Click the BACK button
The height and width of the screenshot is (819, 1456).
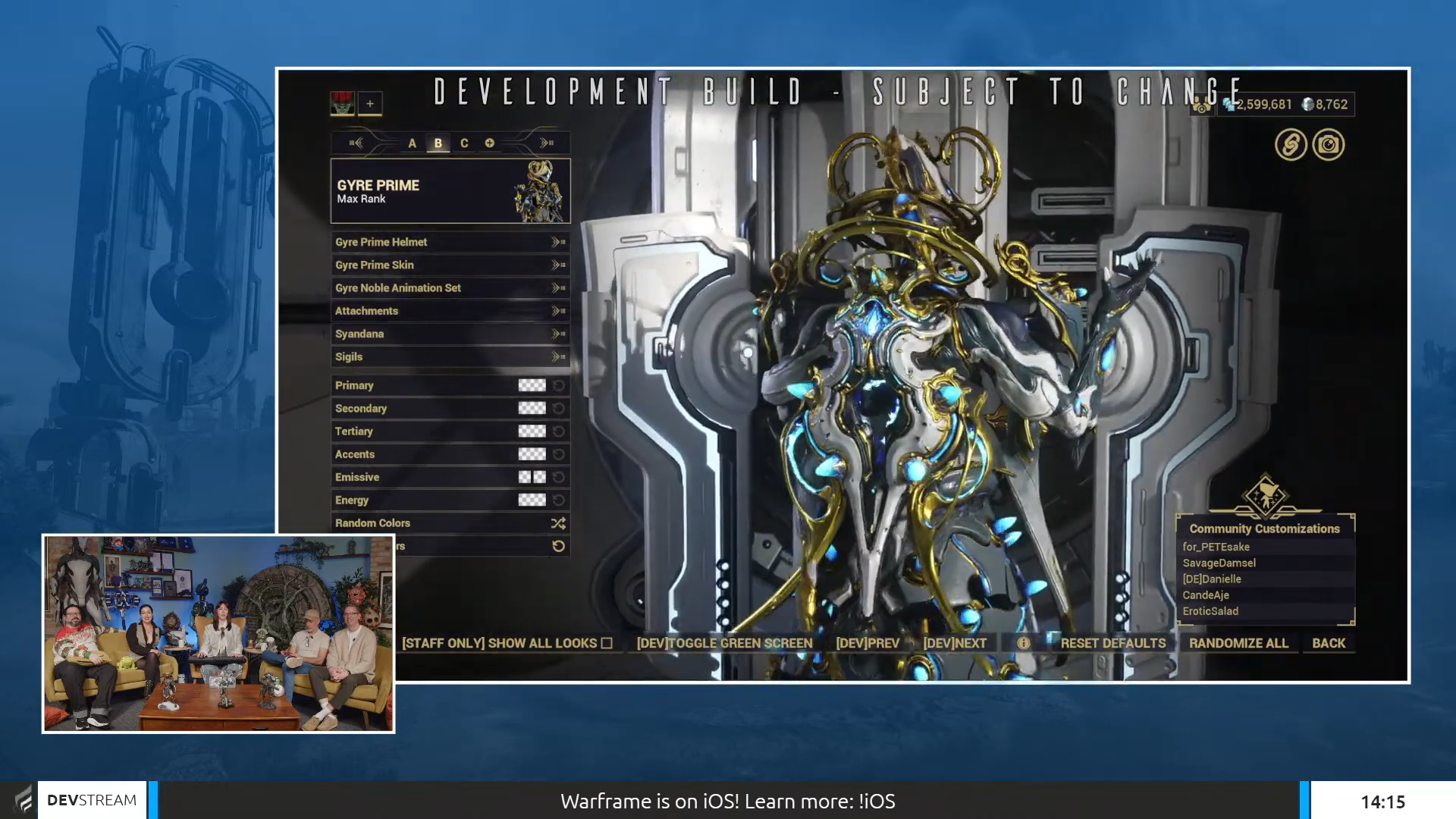[x=1328, y=643]
